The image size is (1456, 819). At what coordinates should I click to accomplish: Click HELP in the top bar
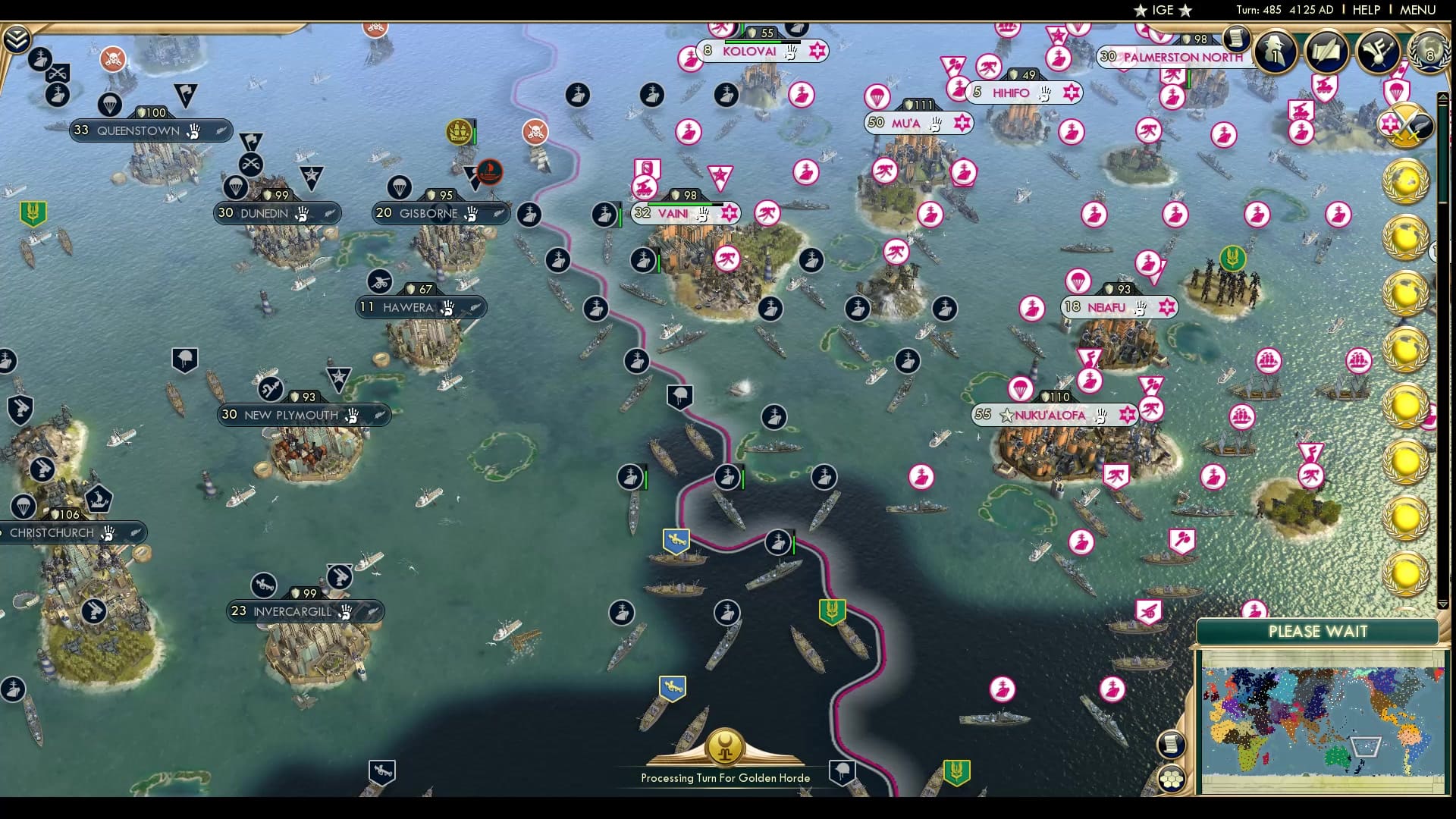(1365, 10)
